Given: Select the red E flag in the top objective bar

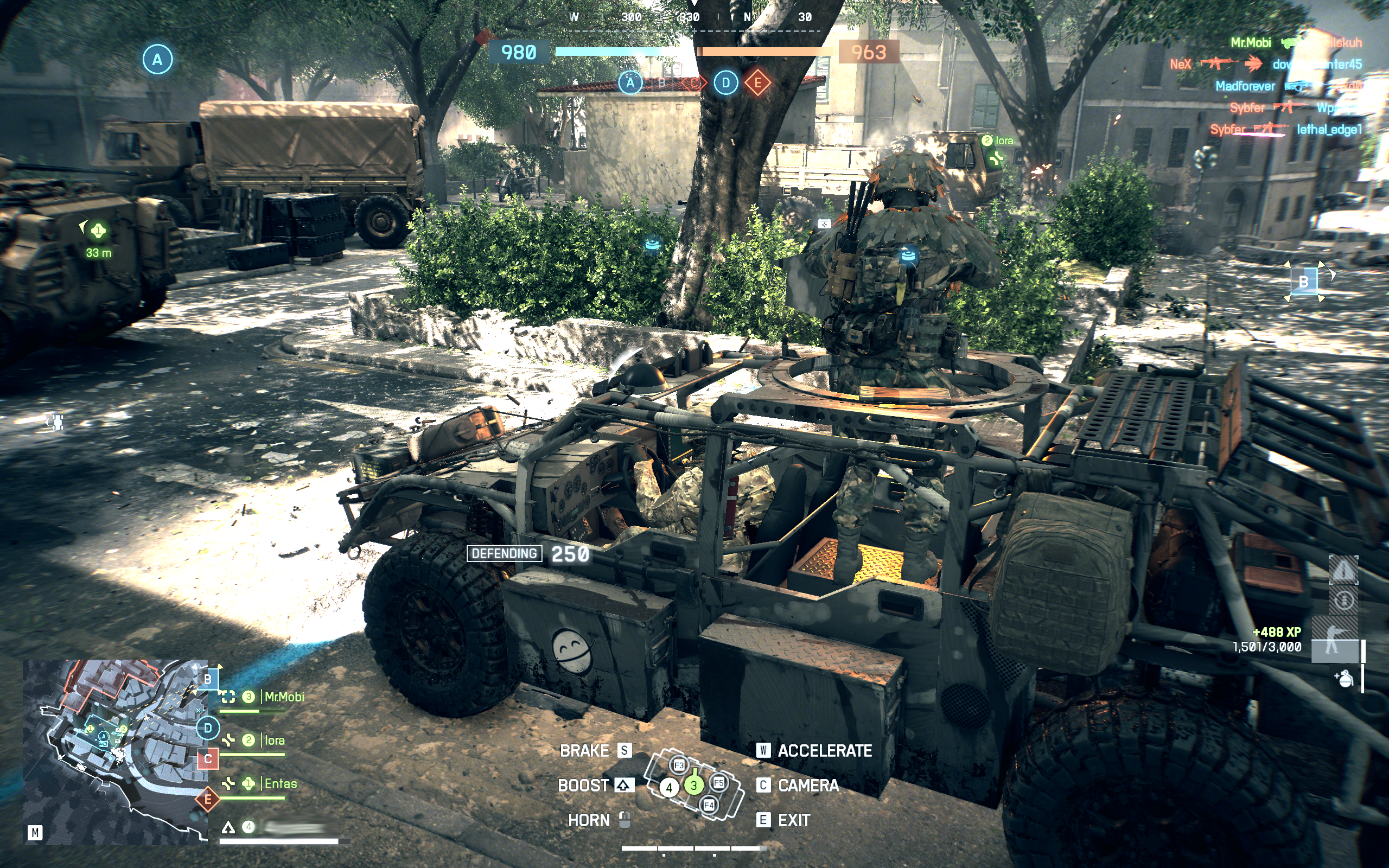Looking at the screenshot, I should coord(757,83).
